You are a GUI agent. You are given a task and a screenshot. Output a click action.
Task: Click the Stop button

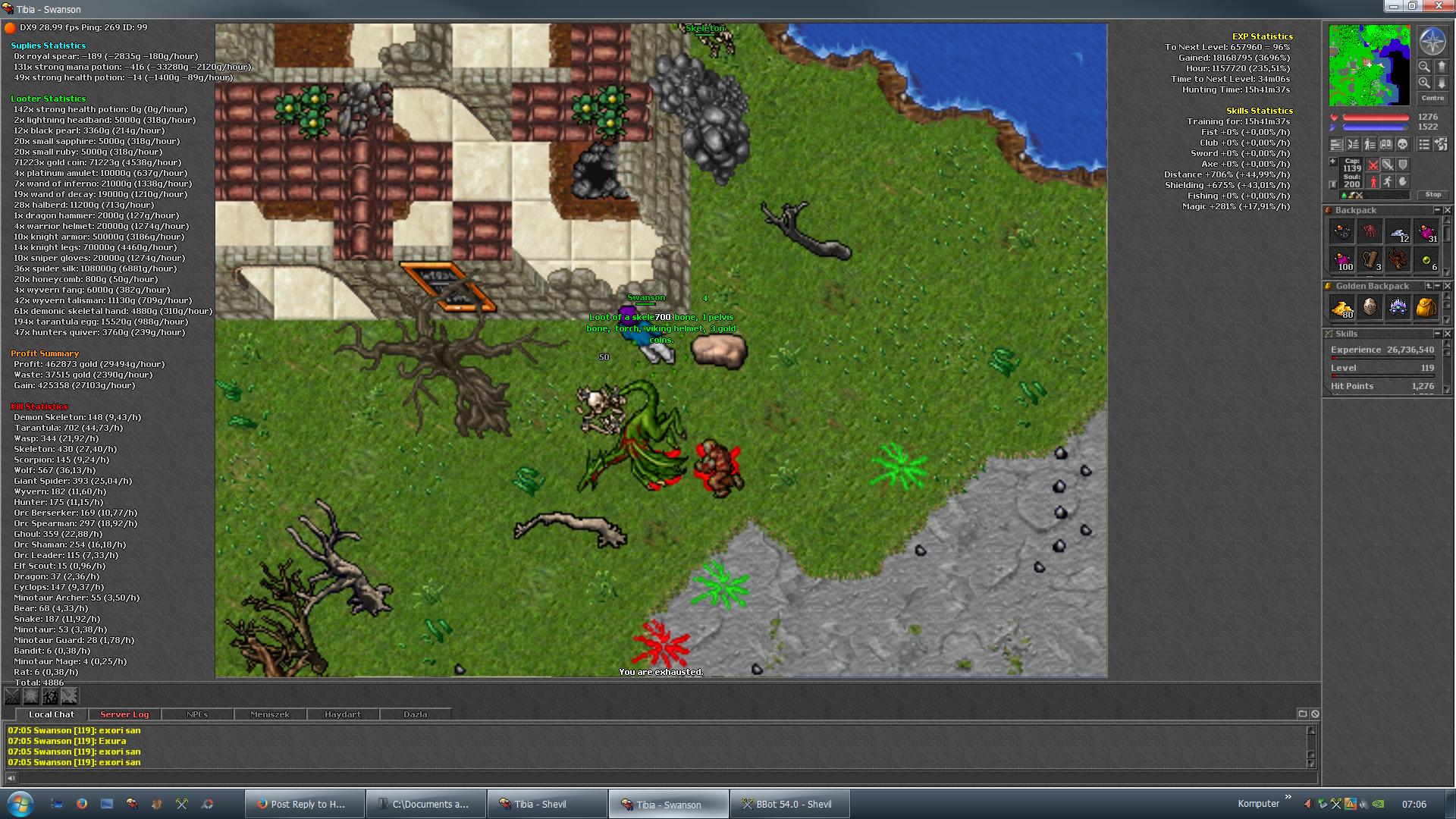tap(1432, 195)
